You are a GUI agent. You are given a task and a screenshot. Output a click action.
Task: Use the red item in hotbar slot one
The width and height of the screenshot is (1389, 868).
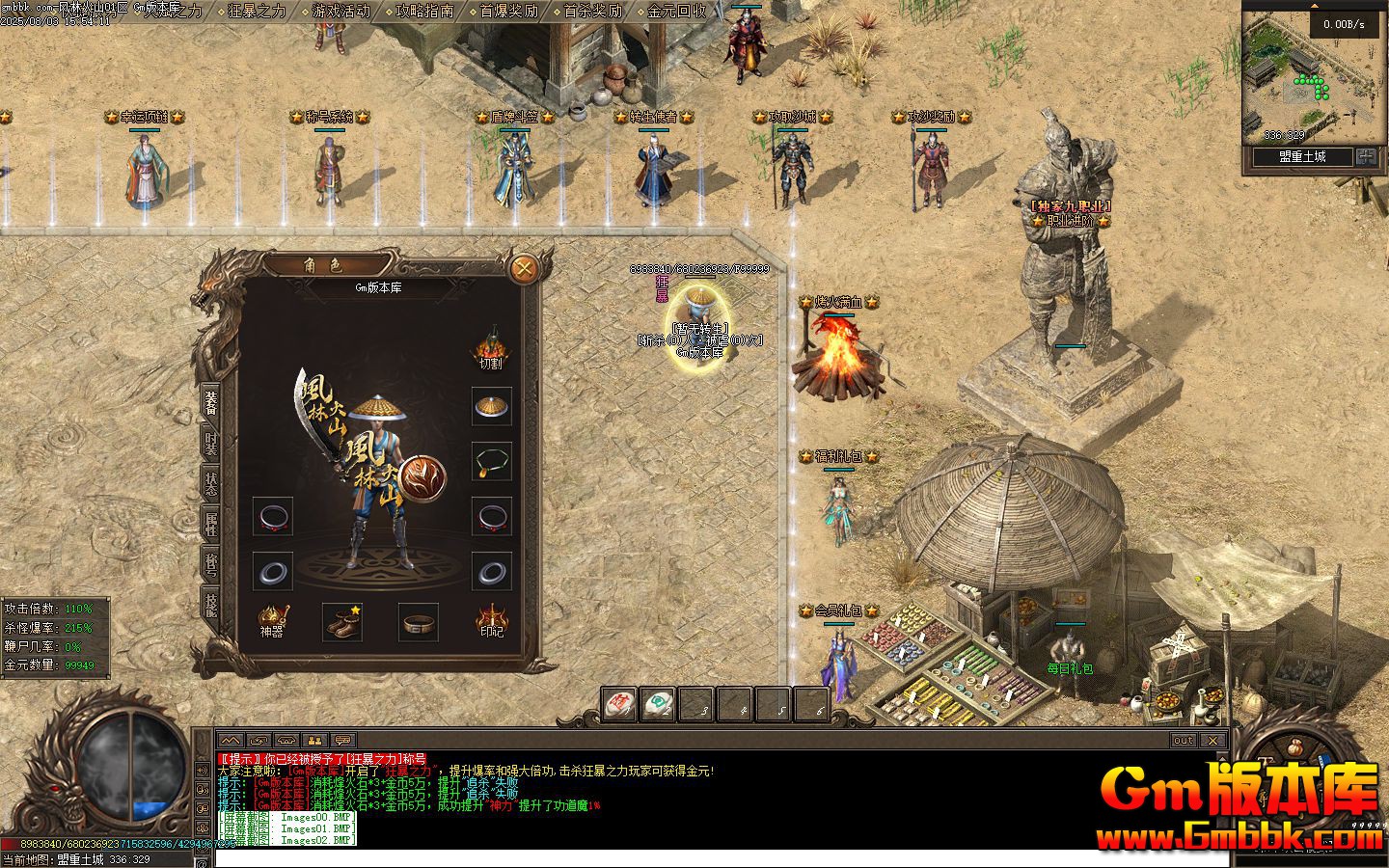click(618, 704)
